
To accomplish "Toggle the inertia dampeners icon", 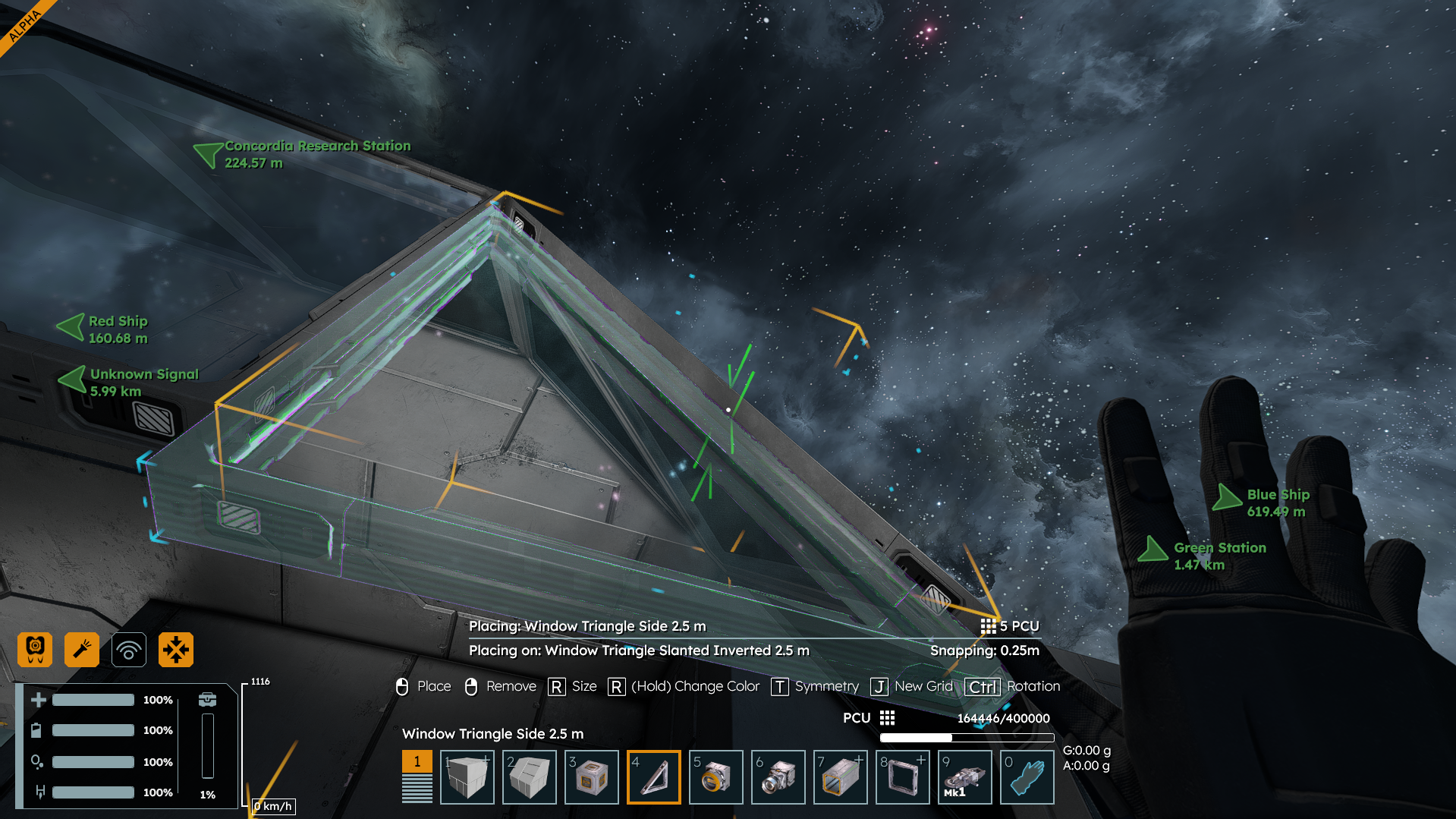I will click(x=176, y=650).
